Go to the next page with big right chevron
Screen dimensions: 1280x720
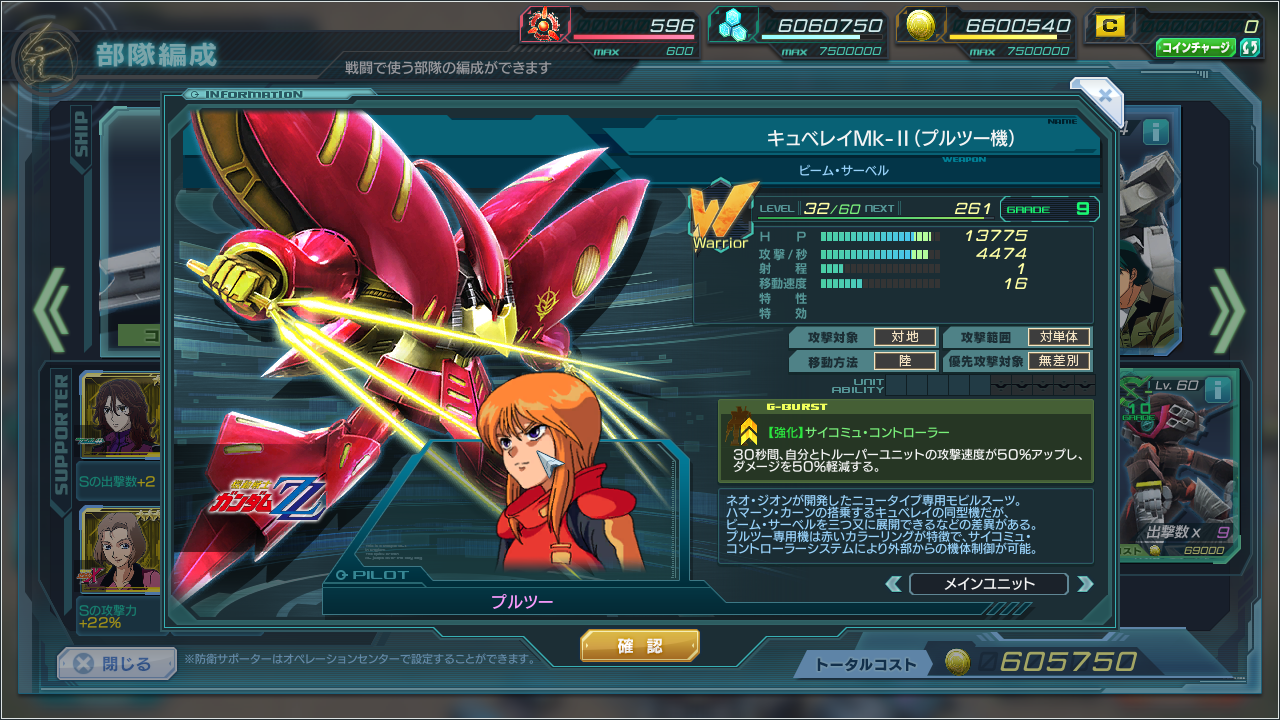point(1228,310)
